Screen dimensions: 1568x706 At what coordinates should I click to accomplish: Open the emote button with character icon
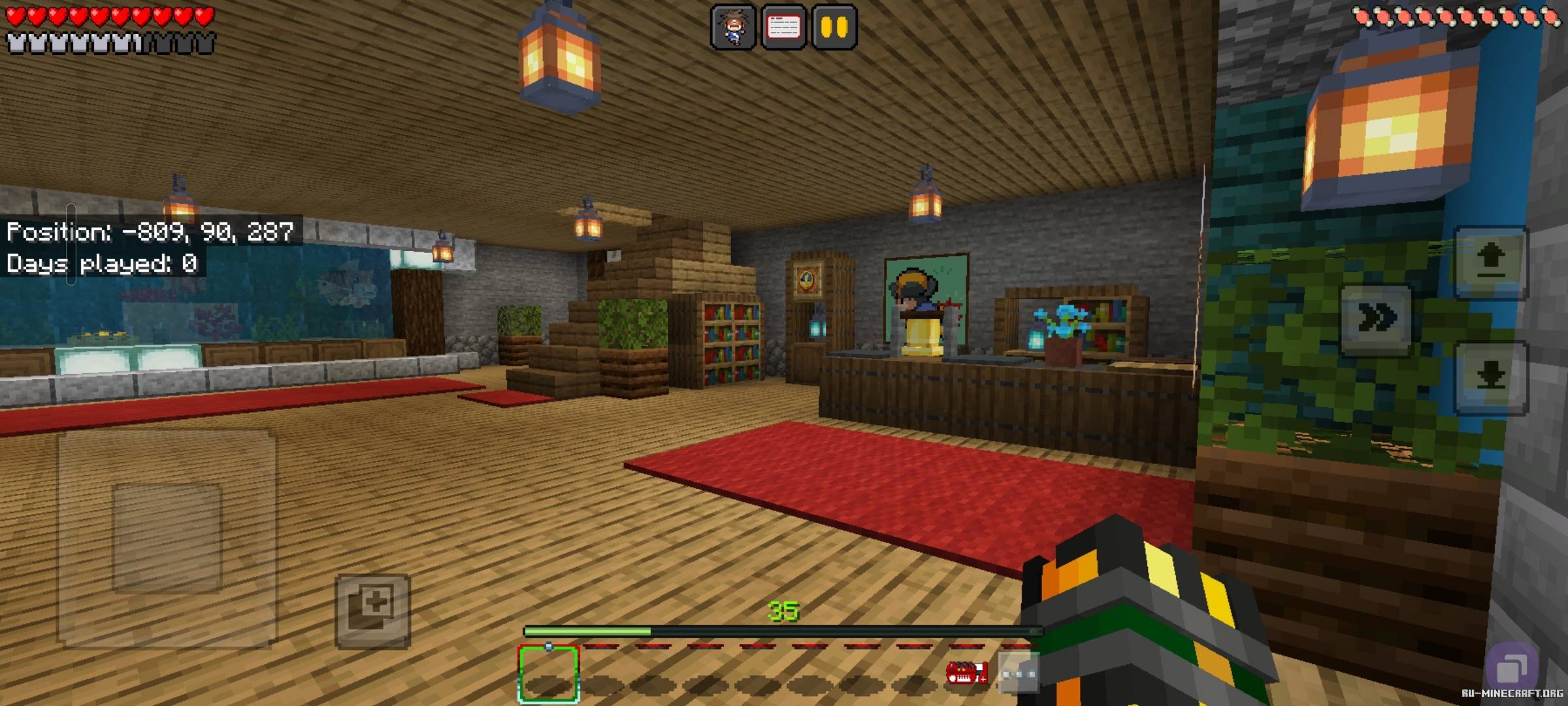point(732,27)
